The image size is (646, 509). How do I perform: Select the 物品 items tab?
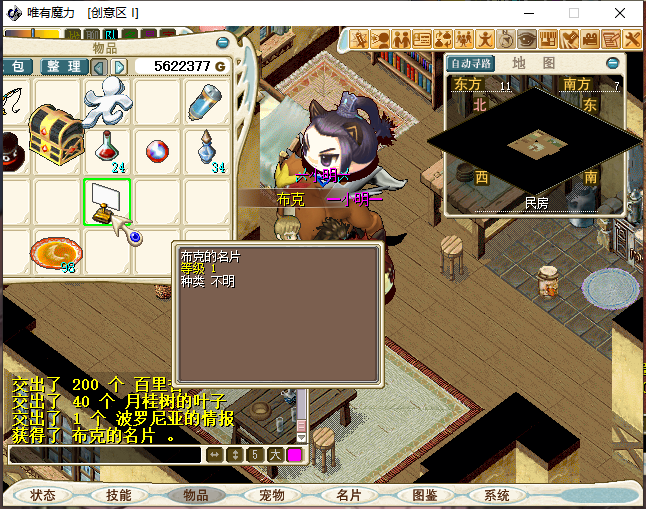[195, 495]
